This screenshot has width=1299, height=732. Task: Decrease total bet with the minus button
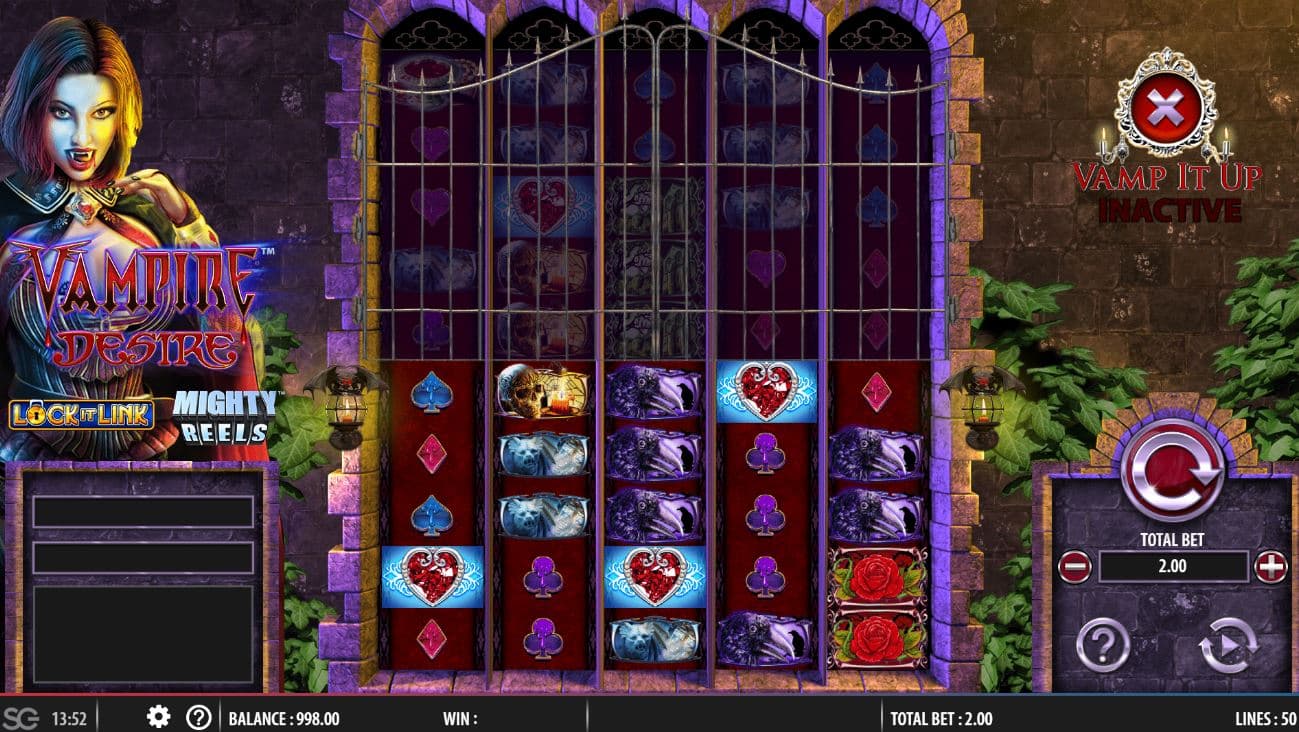point(1073,567)
